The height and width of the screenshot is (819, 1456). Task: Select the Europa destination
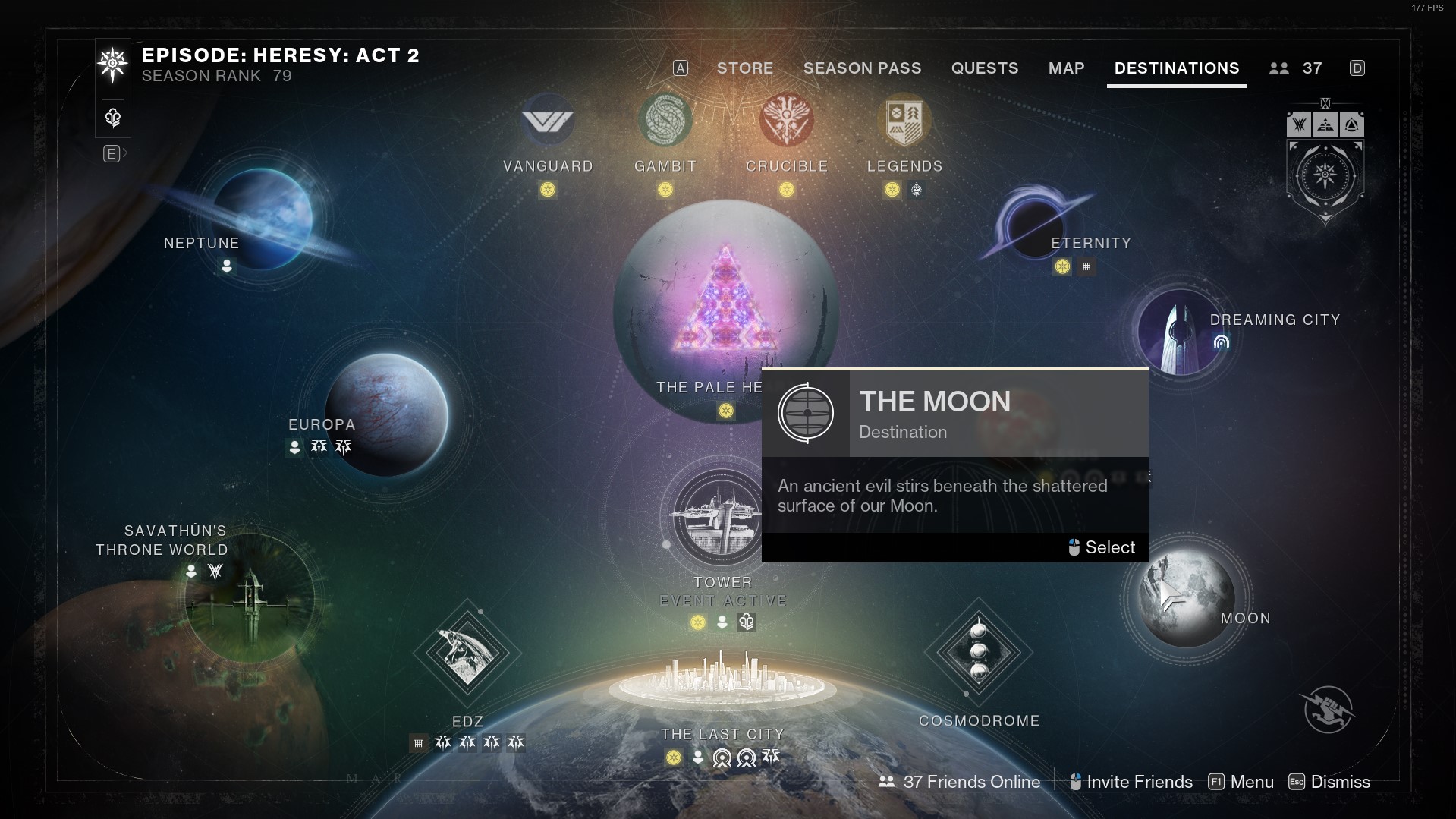(x=386, y=414)
